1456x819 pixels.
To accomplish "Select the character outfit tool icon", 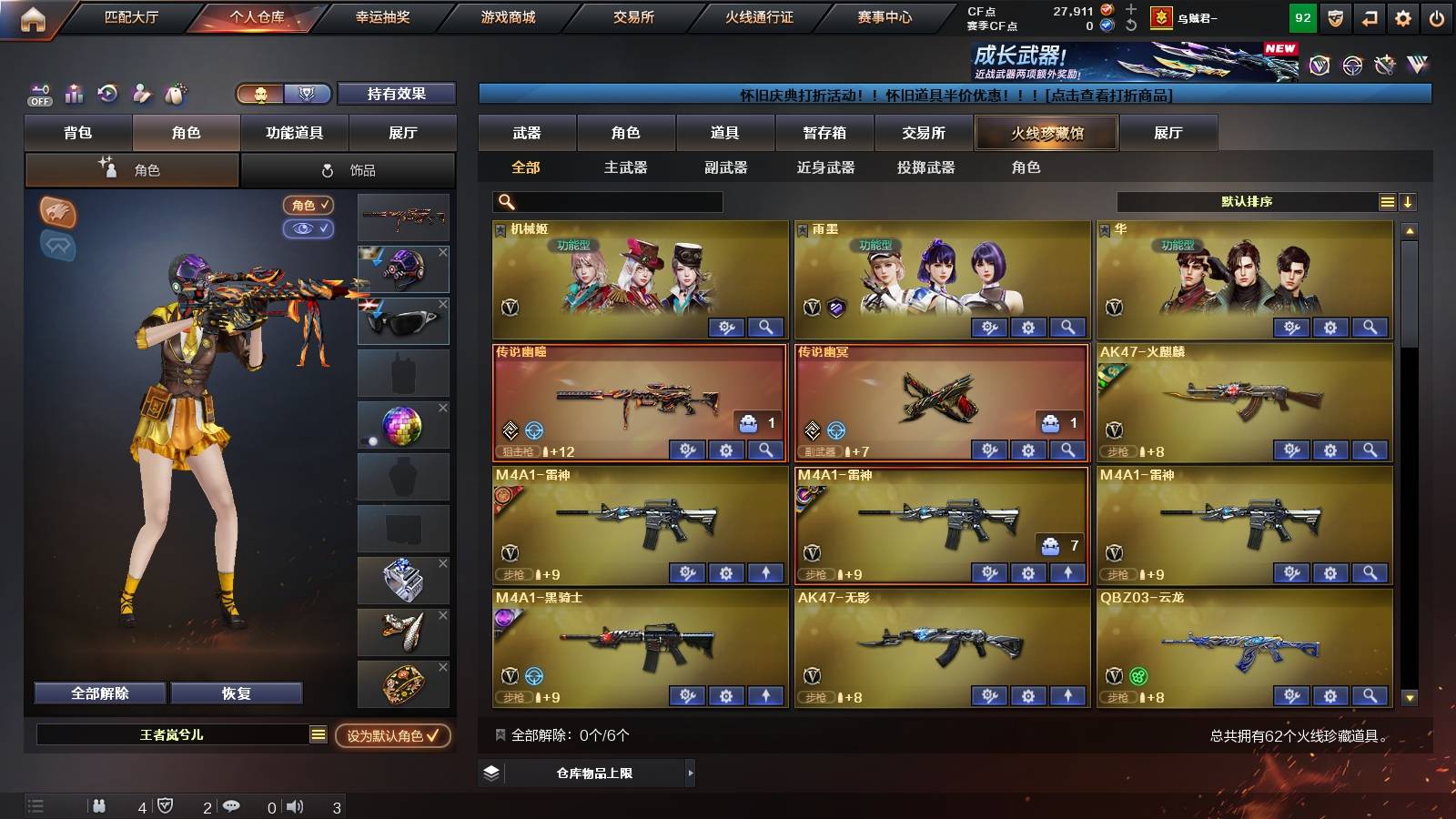I will click(x=141, y=93).
